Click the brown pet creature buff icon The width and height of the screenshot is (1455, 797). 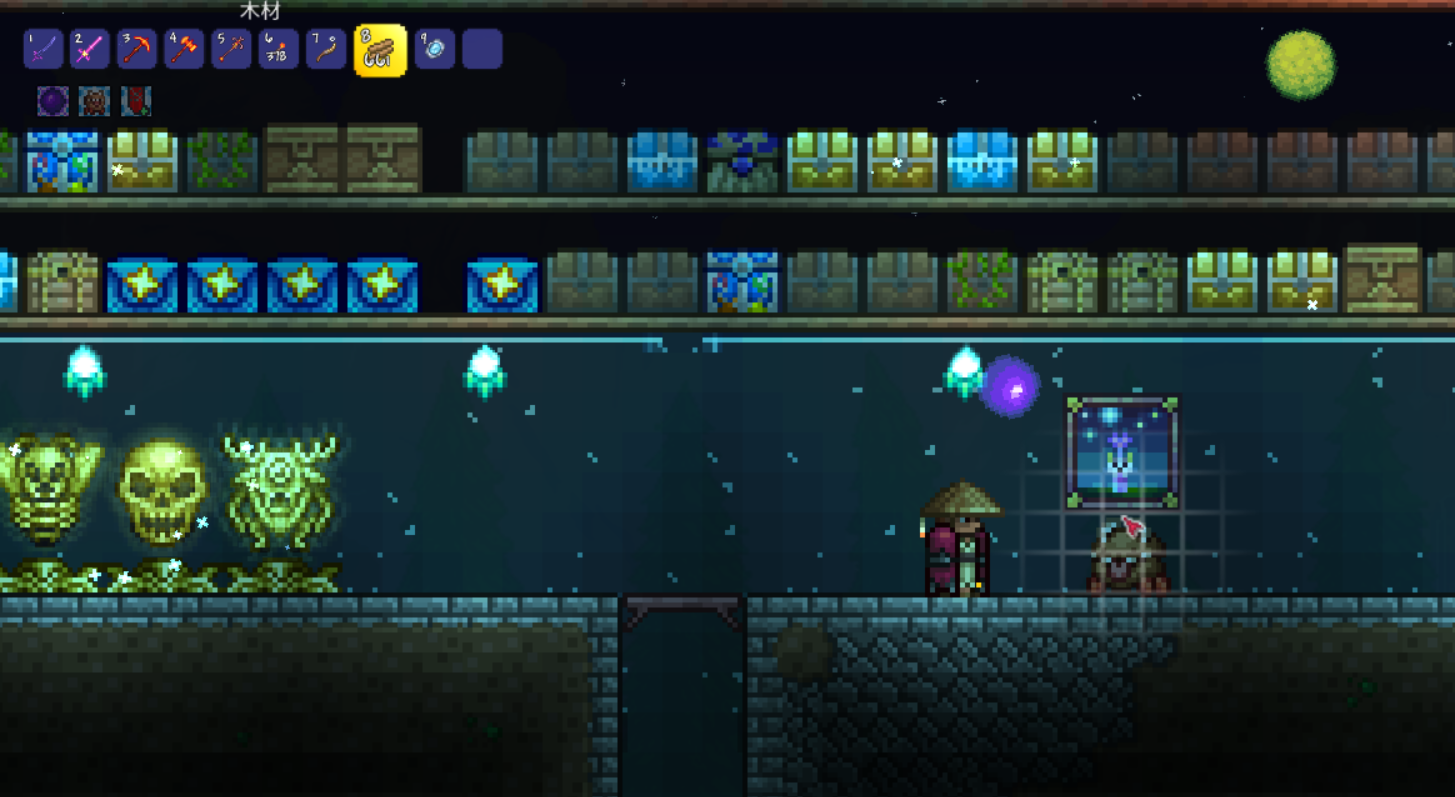pyautogui.click(x=94, y=101)
